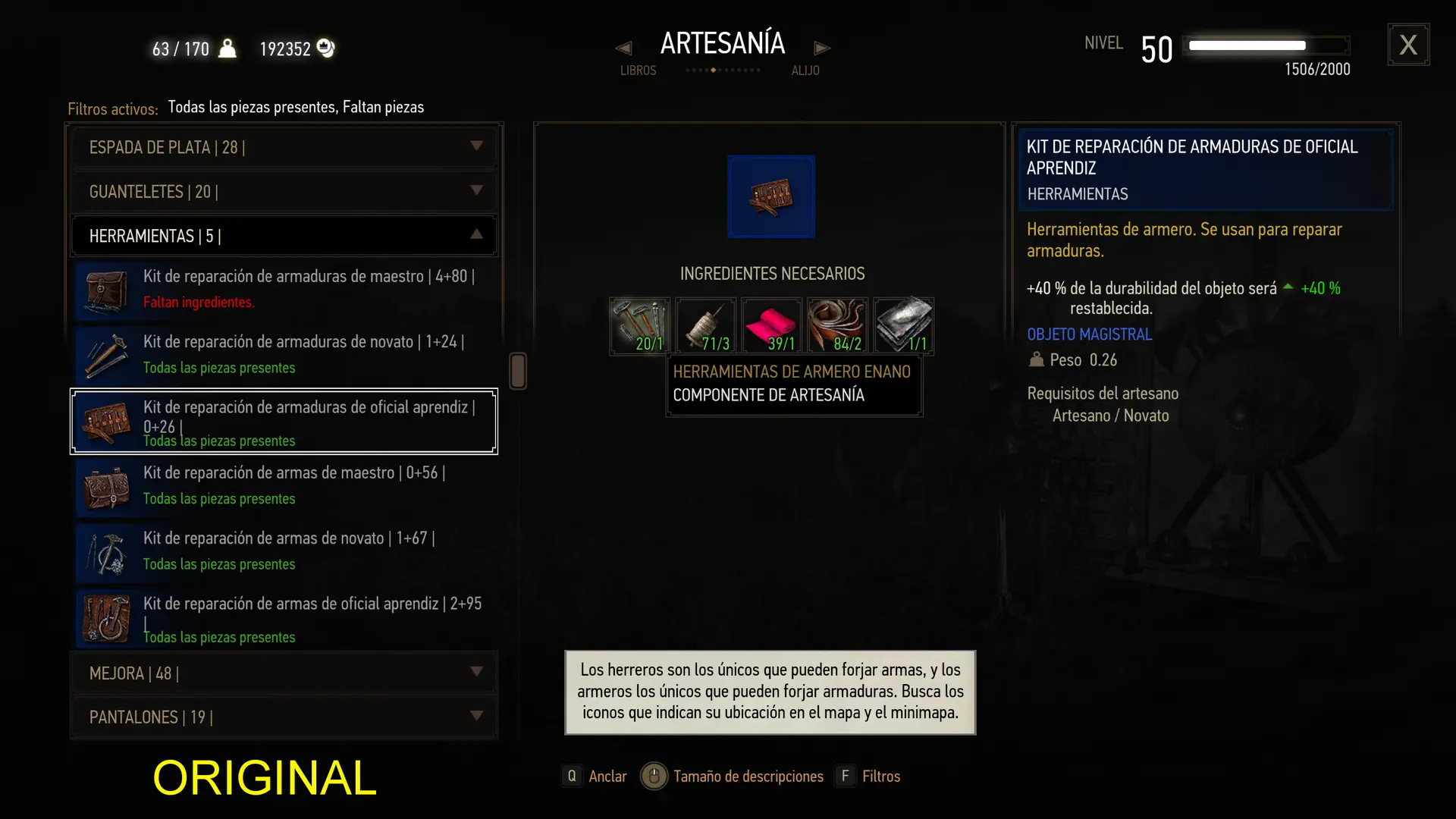
Task: Choose Kit de reparación de armaduras de oficial aprendiz
Action: tap(284, 422)
